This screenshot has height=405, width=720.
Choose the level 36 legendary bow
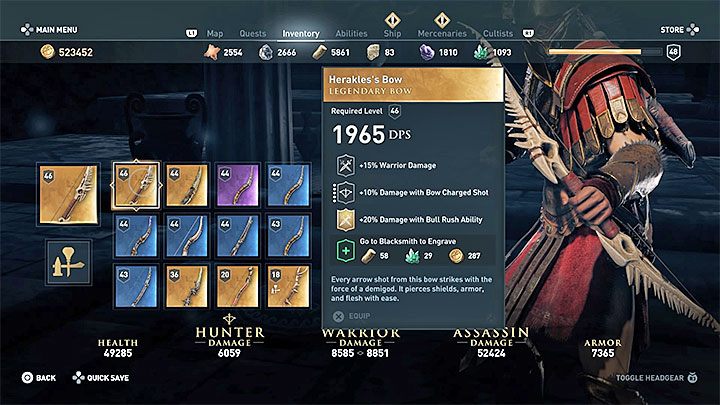[x=187, y=287]
